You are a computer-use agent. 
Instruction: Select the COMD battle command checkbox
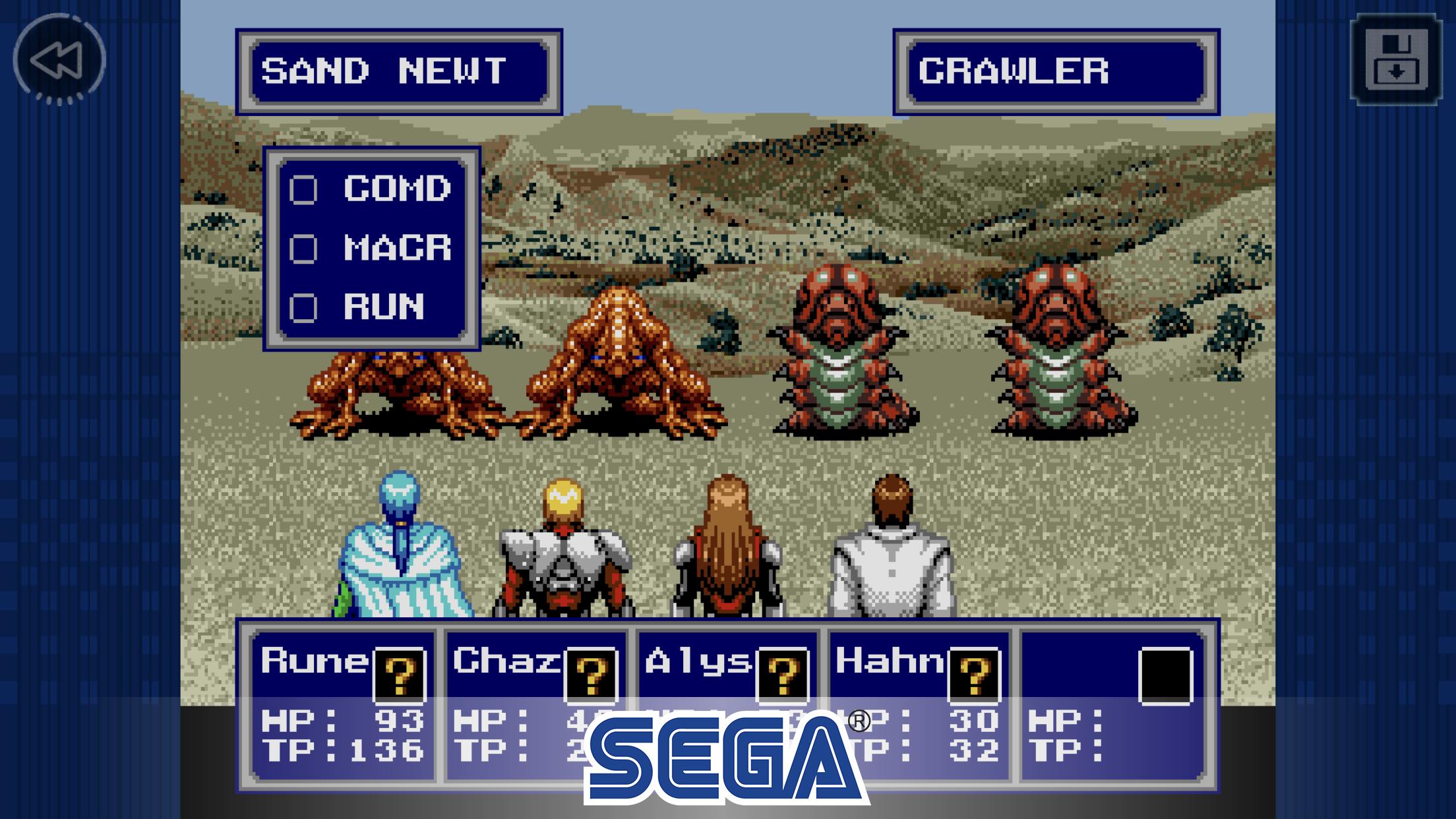coord(305,191)
